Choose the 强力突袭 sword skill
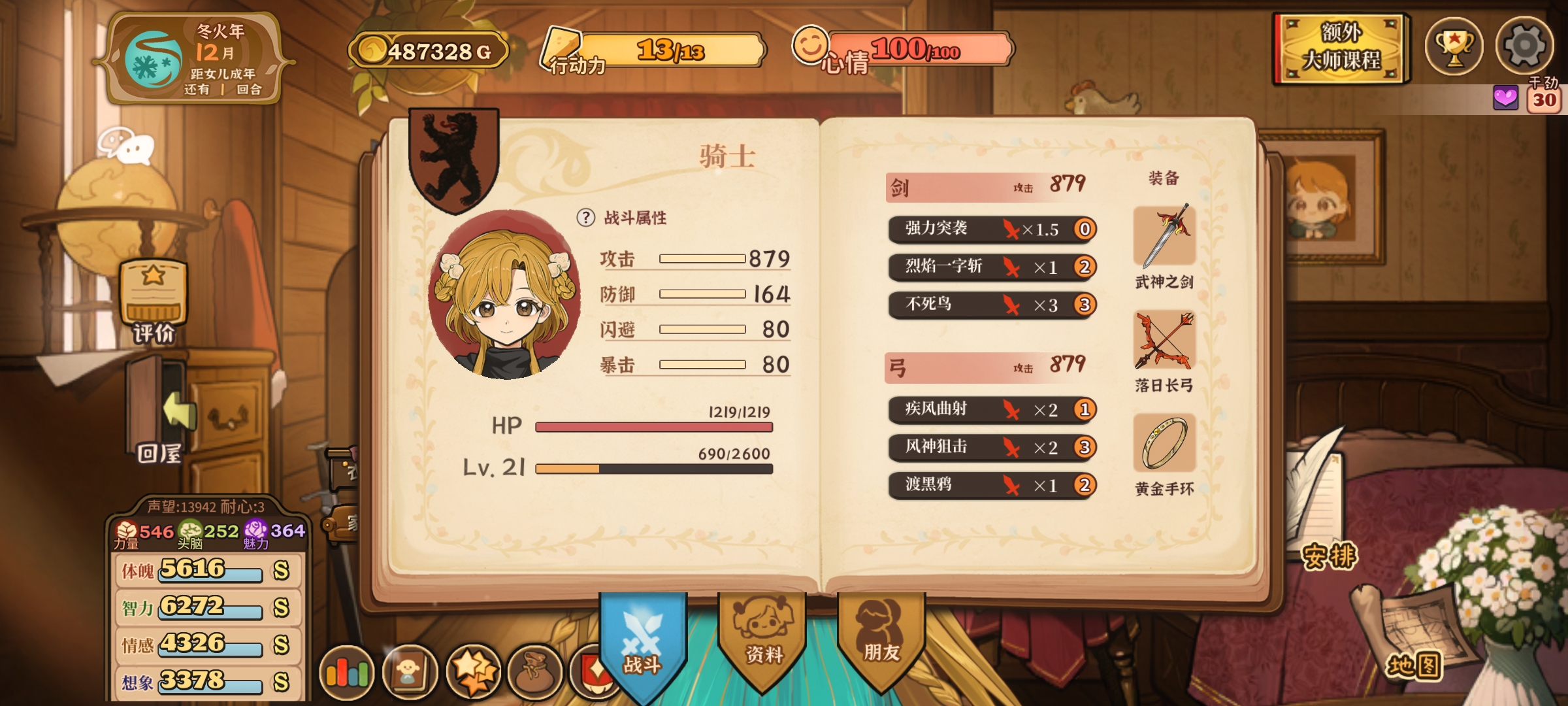 (991, 229)
